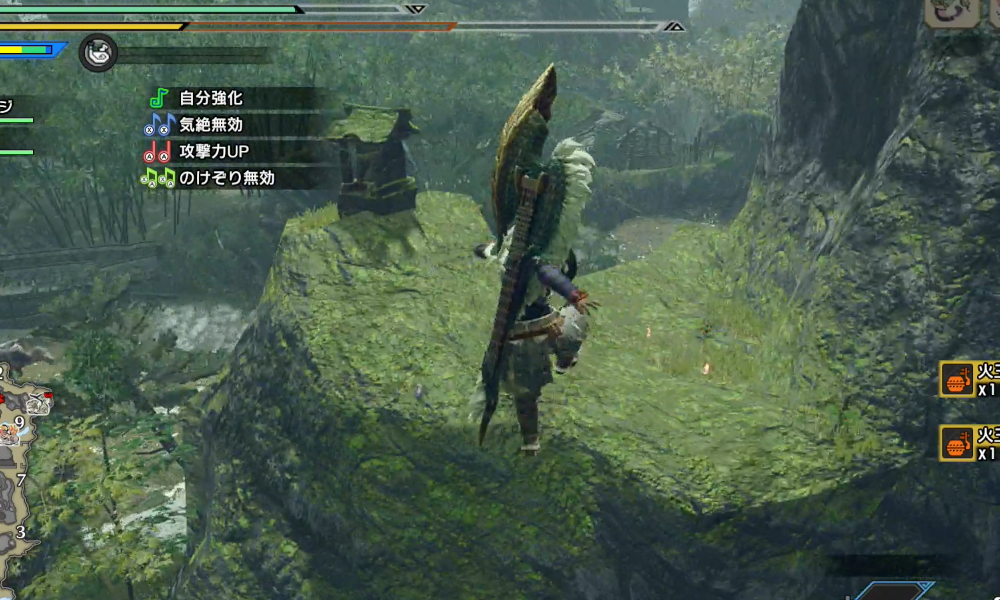Screen dimensions: 1000x600
Task: Choose area 3 label on the minimap
Action: [x=21, y=531]
